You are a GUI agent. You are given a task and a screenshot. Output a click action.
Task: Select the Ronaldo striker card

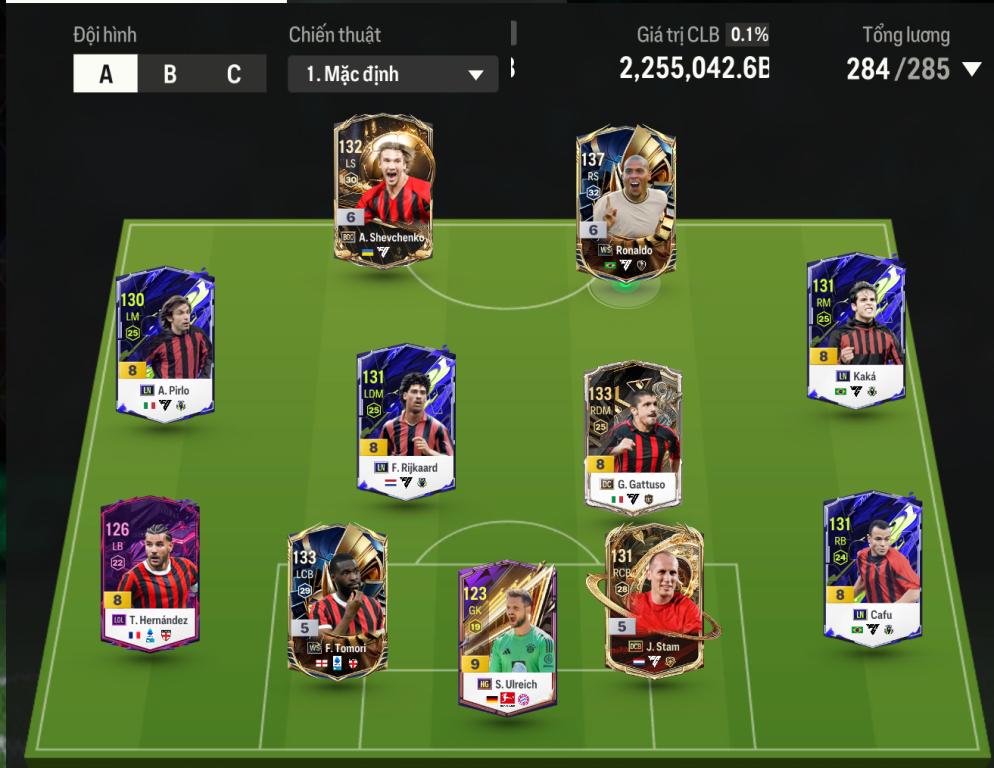627,200
